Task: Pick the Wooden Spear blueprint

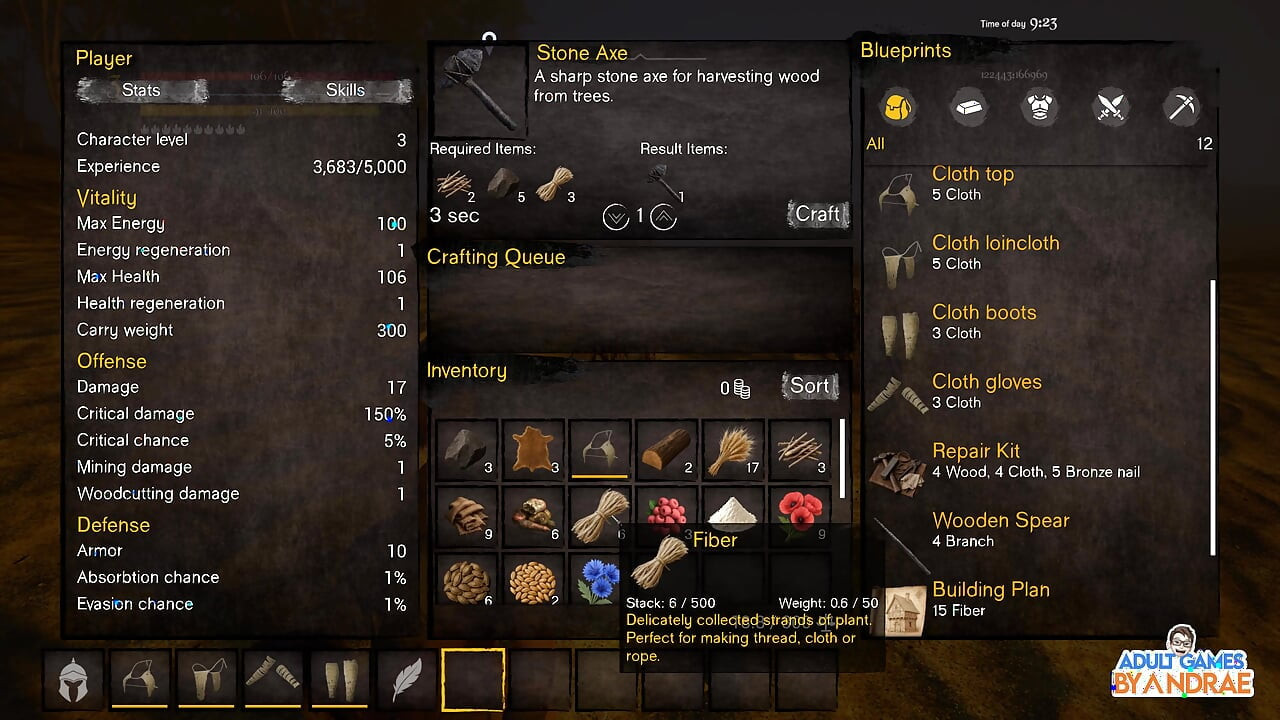Action: point(1000,530)
